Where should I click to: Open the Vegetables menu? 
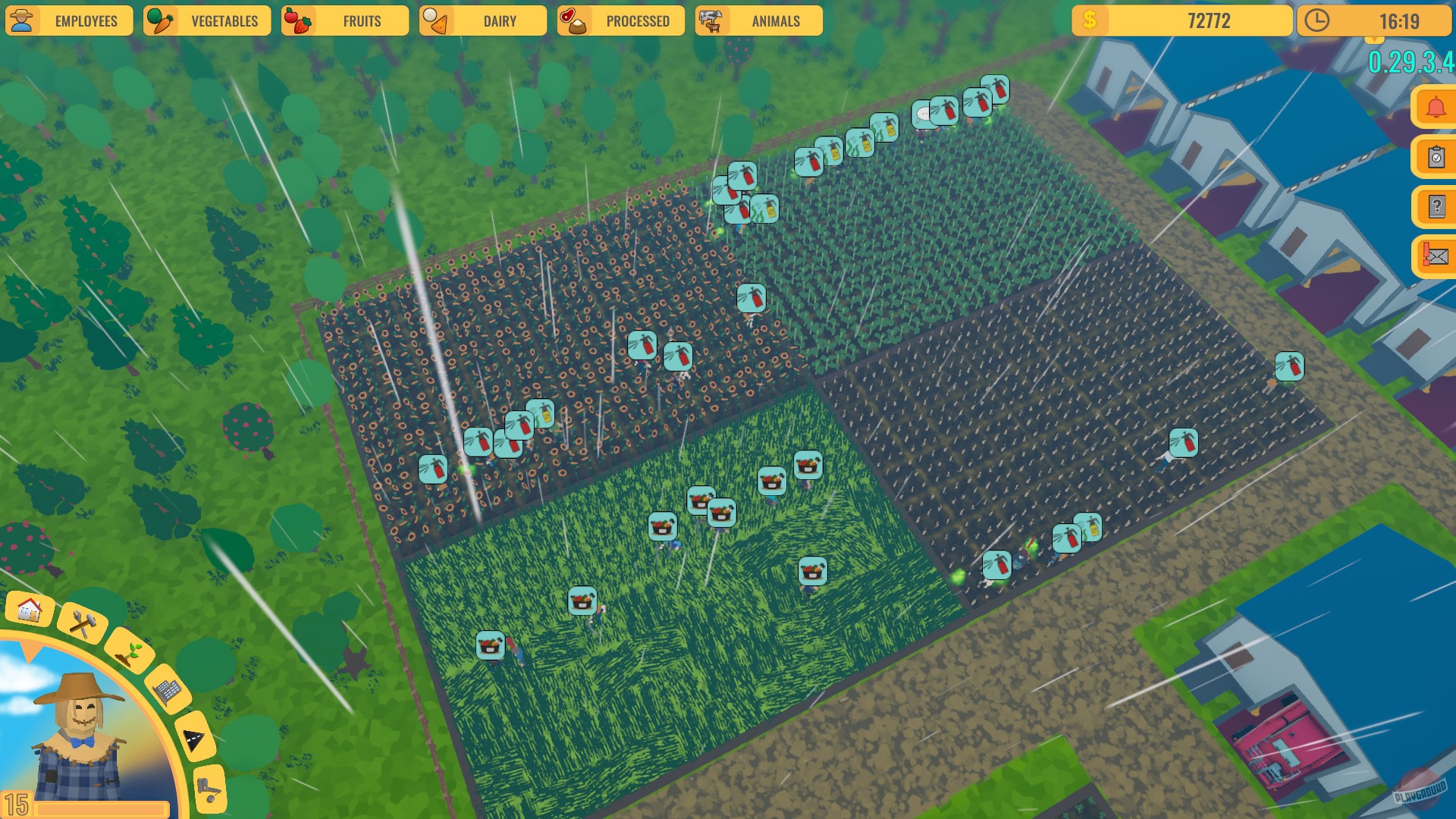(206, 20)
